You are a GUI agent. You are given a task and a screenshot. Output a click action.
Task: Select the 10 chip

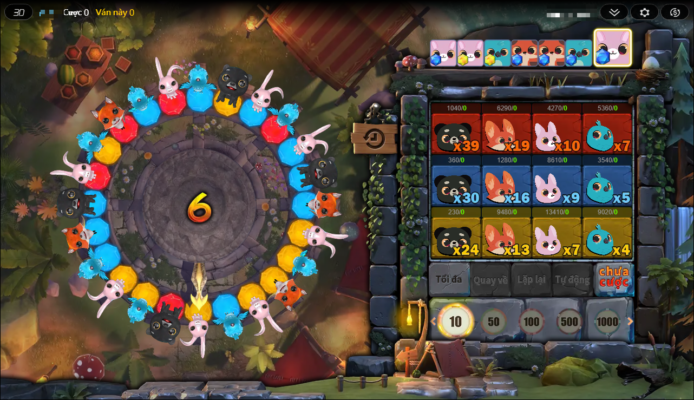click(x=456, y=321)
